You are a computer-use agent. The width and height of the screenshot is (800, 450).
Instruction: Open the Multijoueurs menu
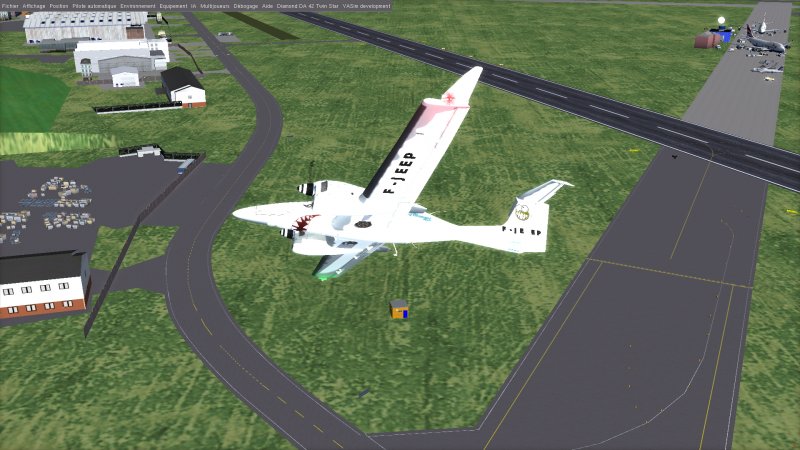click(214, 5)
